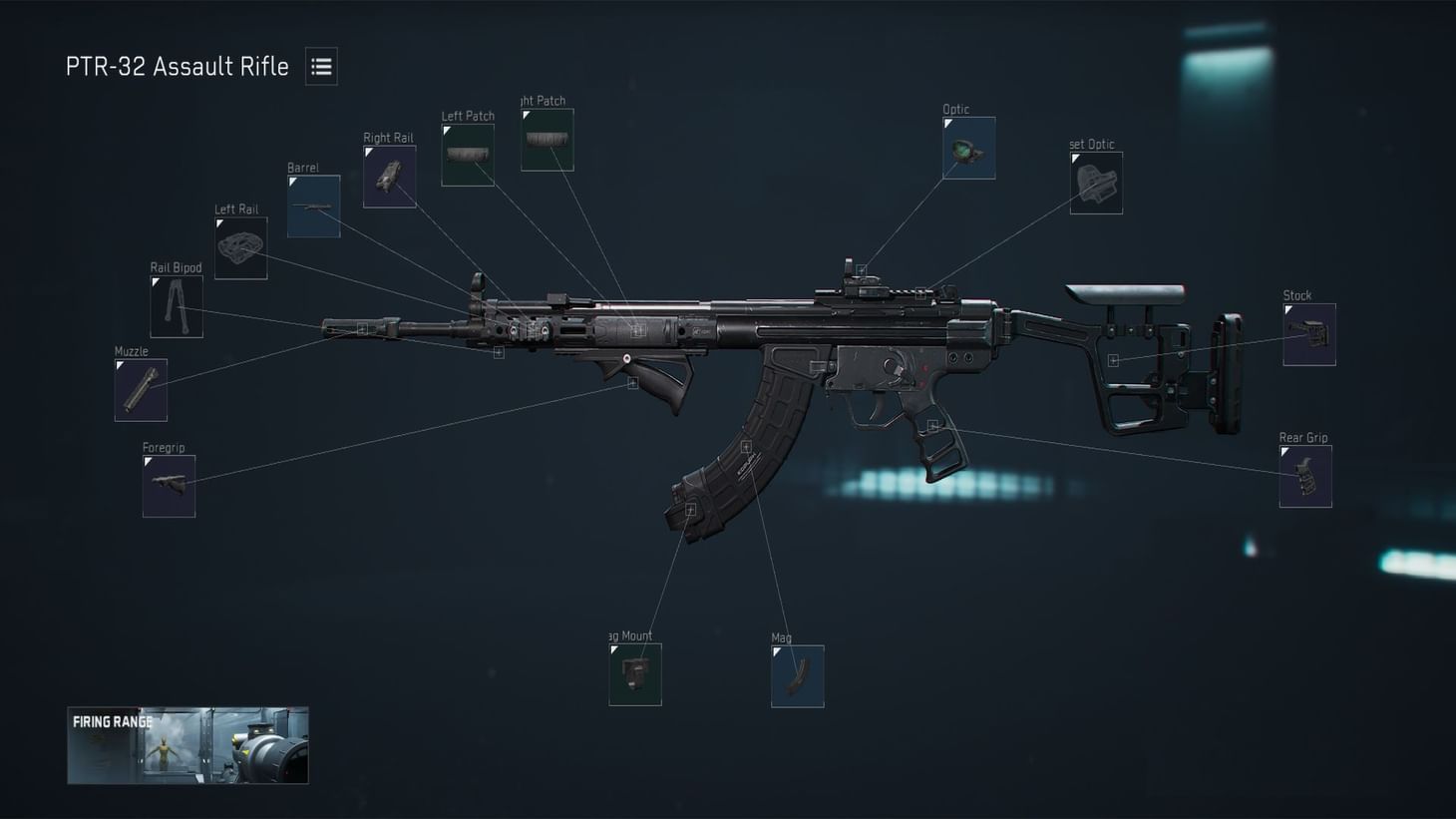The image size is (1456, 819).
Task: Select the Offset Optic slot
Action: click(1096, 183)
